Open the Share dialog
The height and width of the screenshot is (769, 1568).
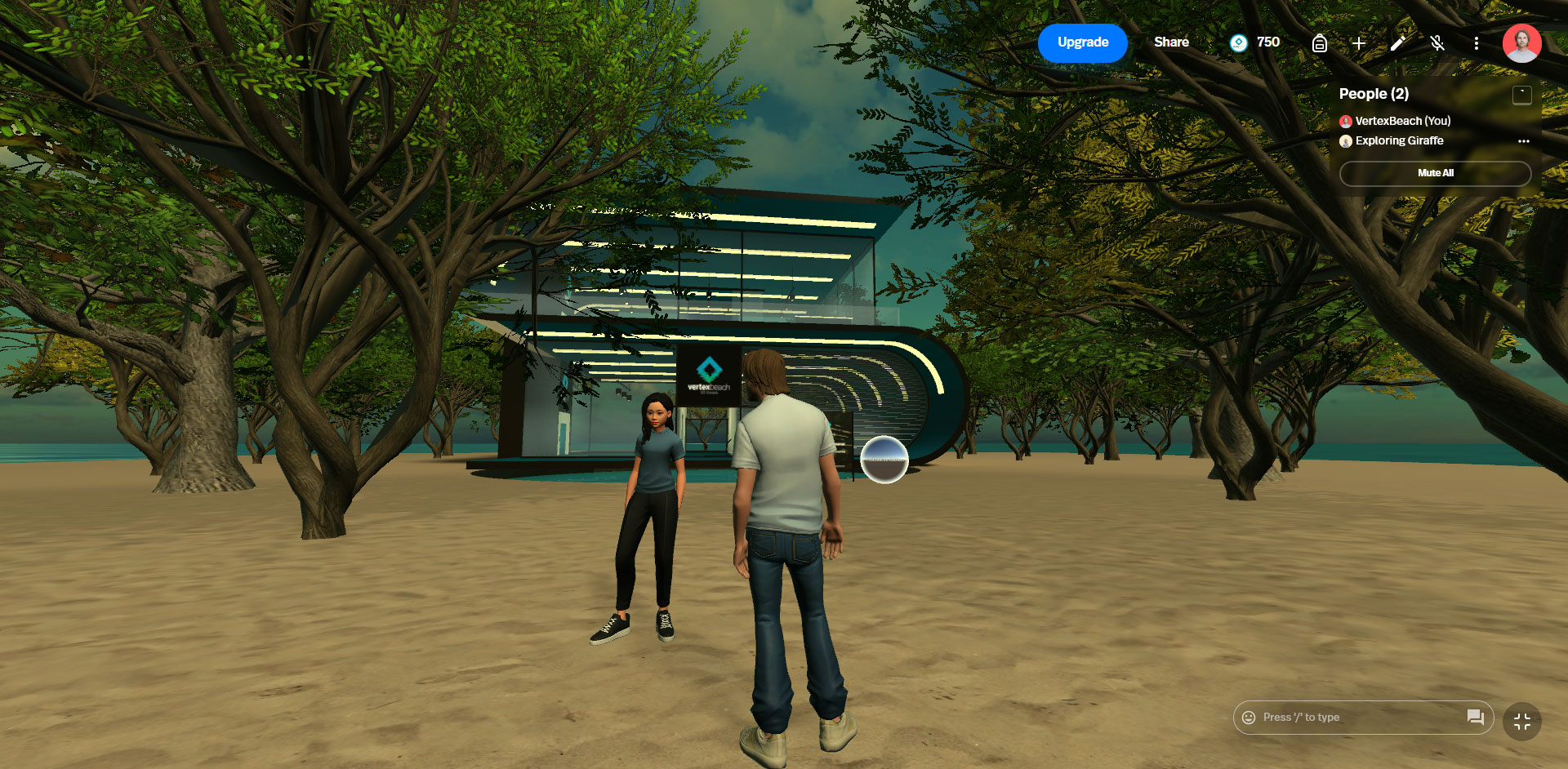point(1171,42)
